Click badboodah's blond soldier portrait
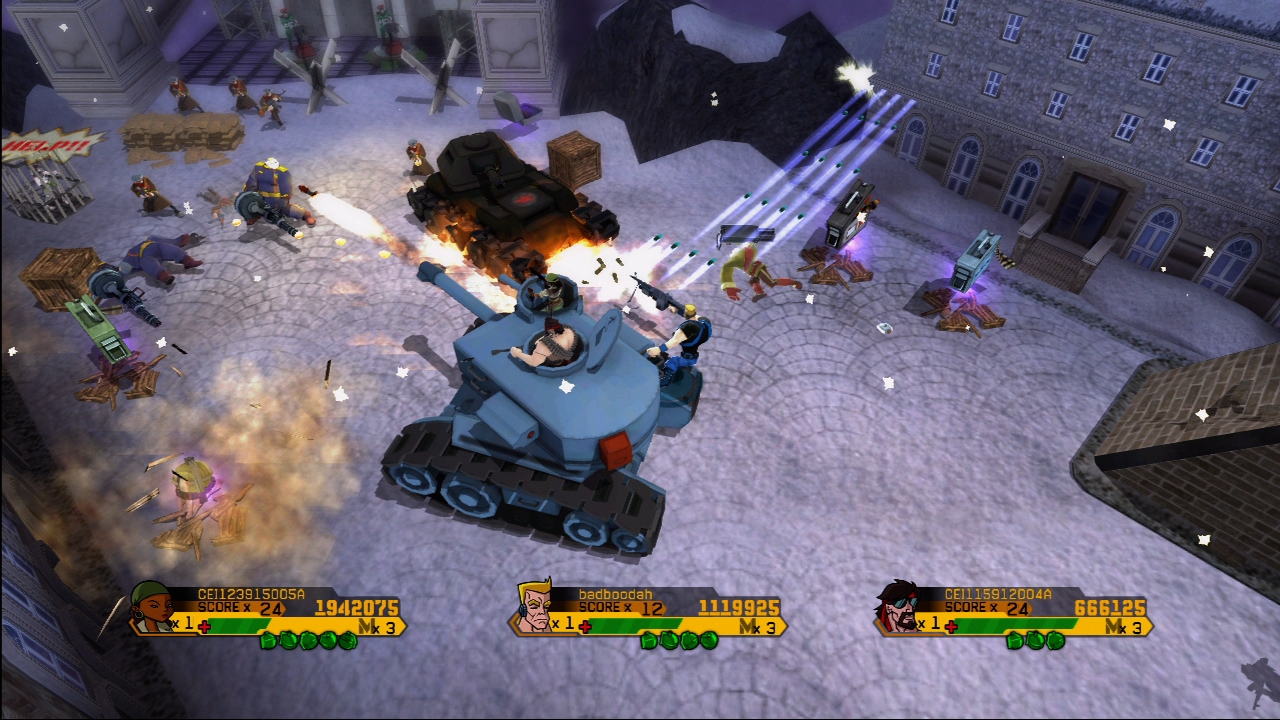1280x720 pixels. [534, 607]
